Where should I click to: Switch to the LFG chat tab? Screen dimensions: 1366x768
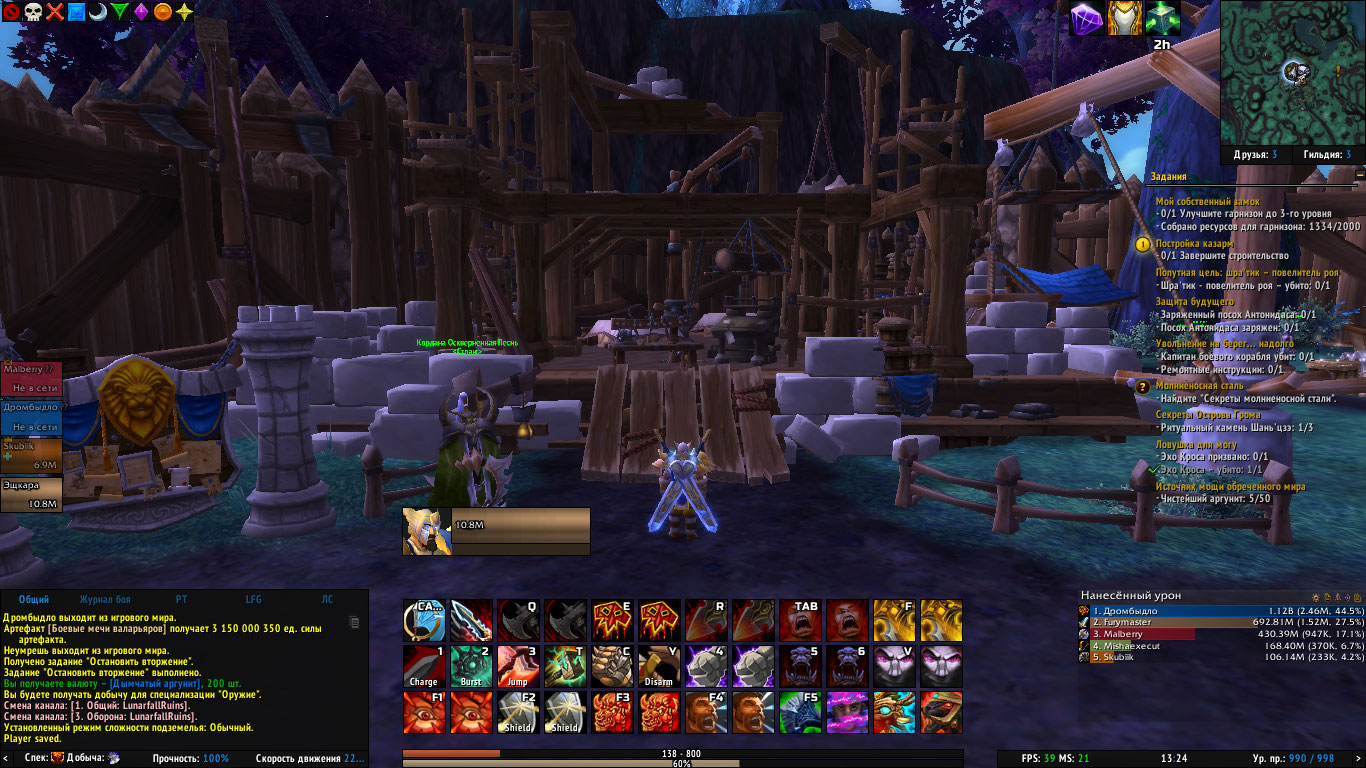(254, 600)
